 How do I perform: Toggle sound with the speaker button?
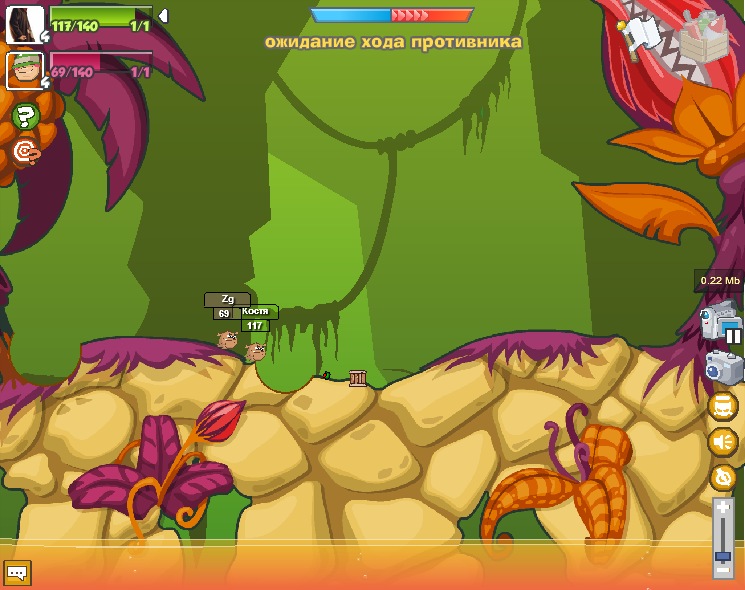click(x=722, y=442)
